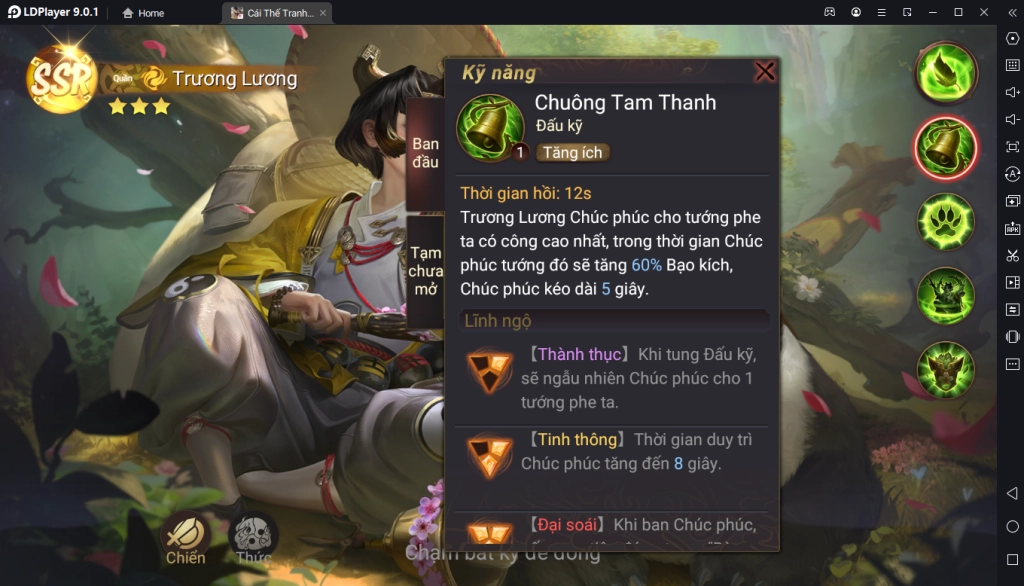Open the Ban đầu tab
Viewport: 1024px width, 586px height.
point(425,153)
